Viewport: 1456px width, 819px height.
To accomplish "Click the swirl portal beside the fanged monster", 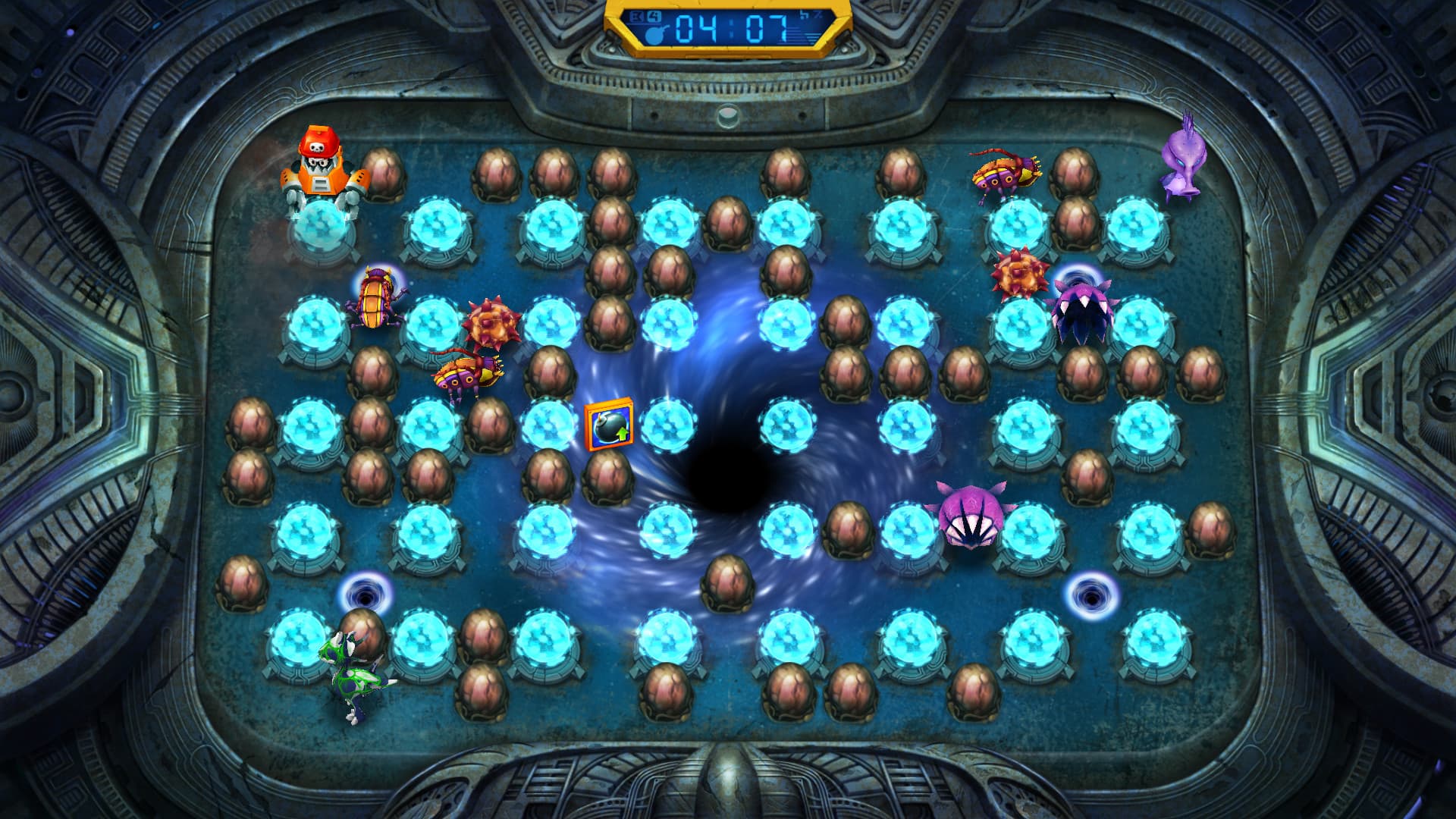I will pyautogui.click(x=1079, y=277).
